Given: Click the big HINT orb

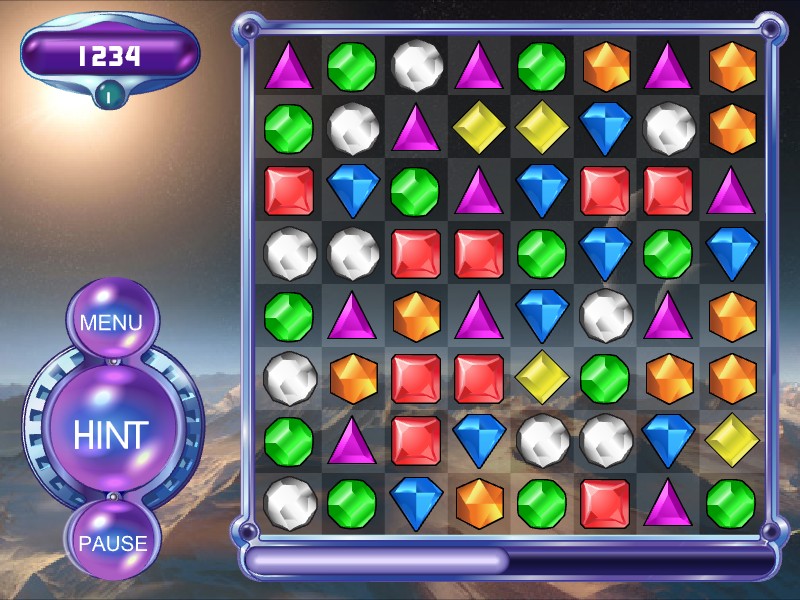Looking at the screenshot, I should click(x=111, y=434).
